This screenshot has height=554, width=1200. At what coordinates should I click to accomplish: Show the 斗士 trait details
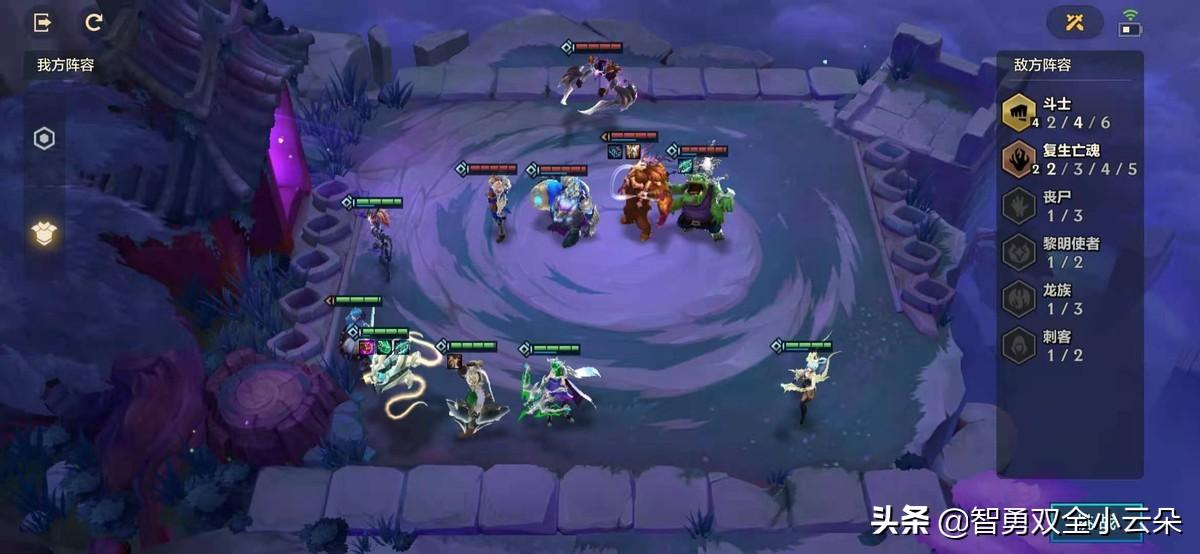point(1068,112)
